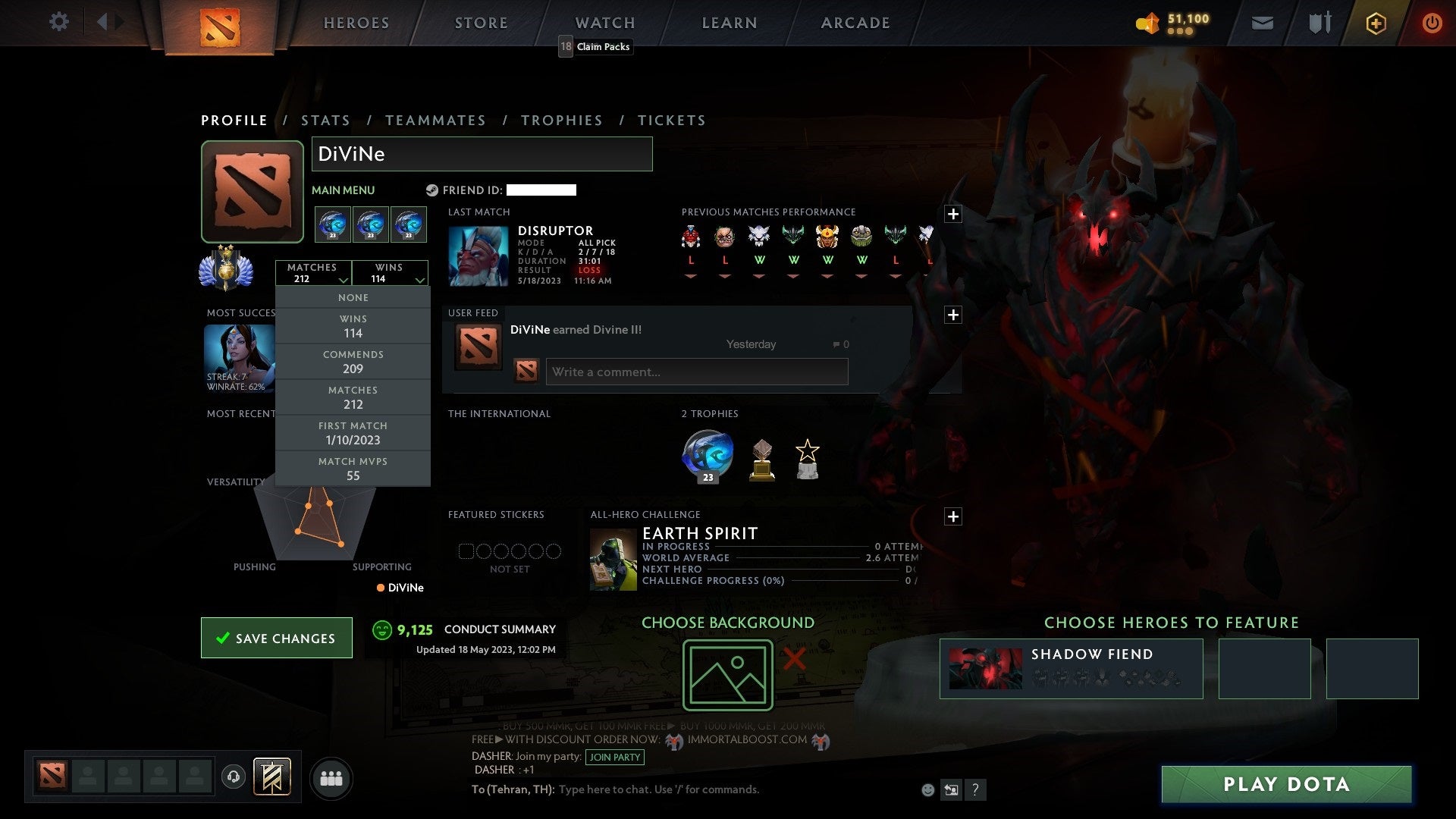Open the TROPHIES tab

click(x=562, y=120)
